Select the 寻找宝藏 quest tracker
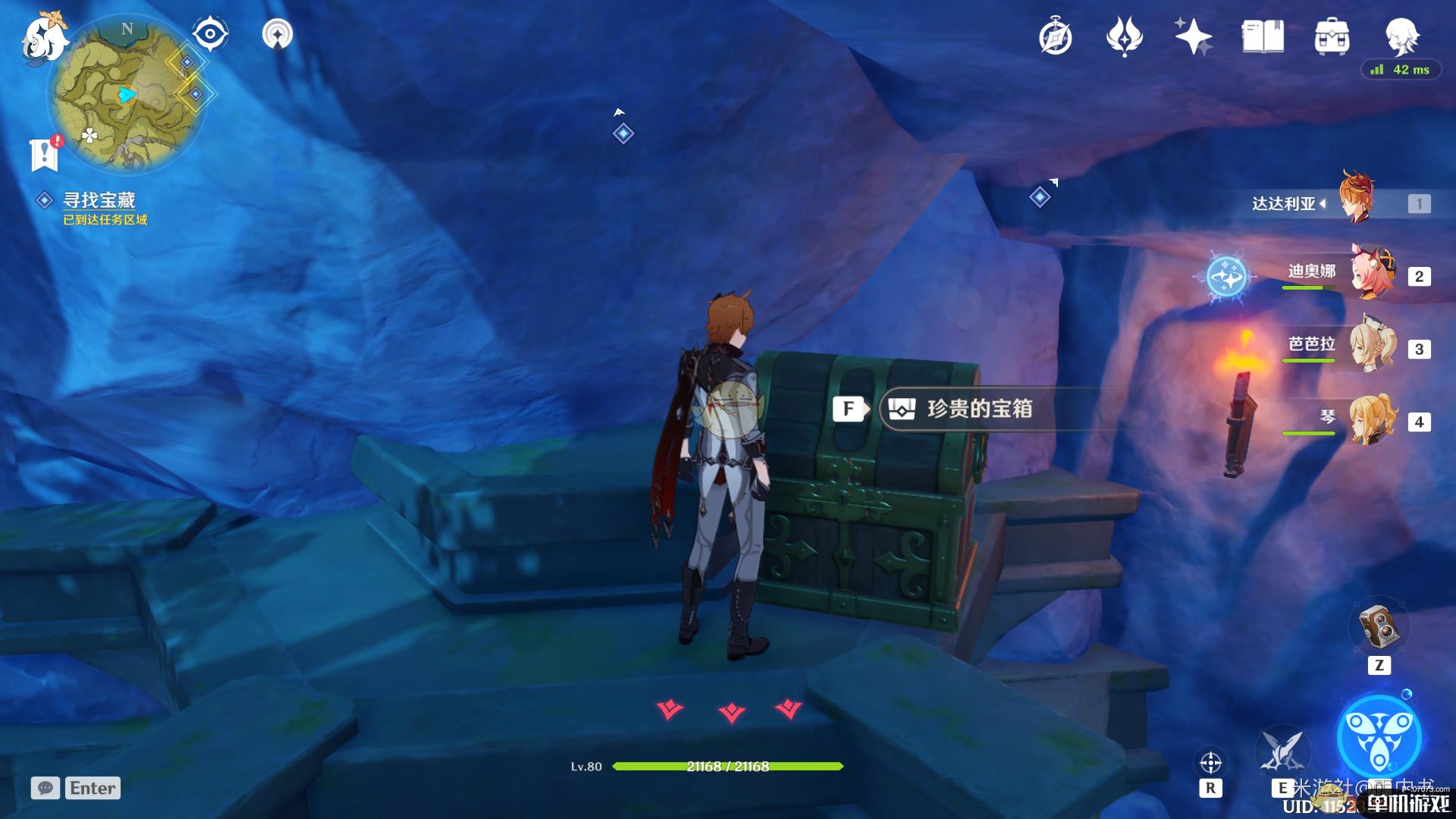 [x=99, y=200]
